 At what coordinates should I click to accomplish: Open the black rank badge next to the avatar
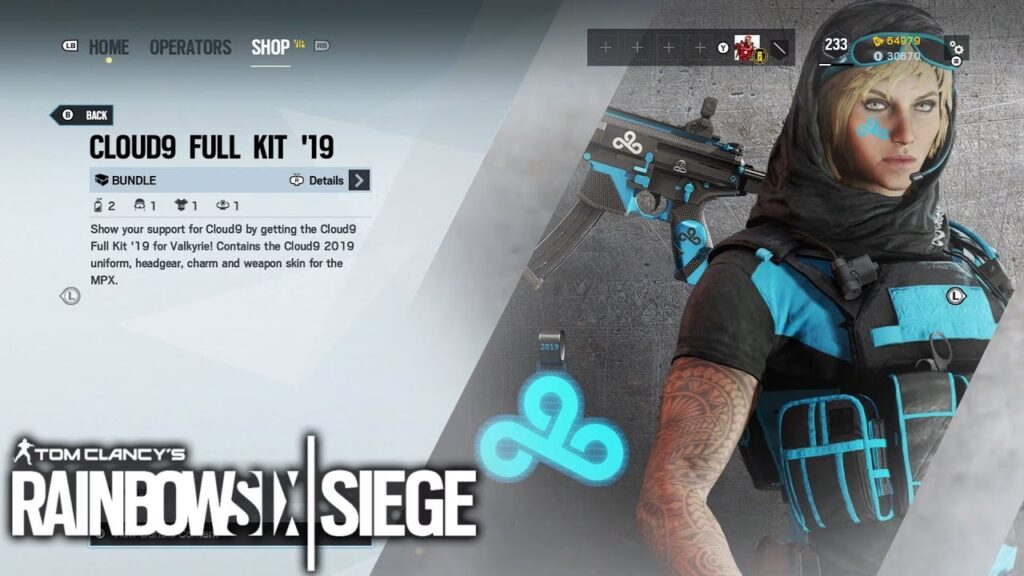pyautogui.click(x=781, y=48)
